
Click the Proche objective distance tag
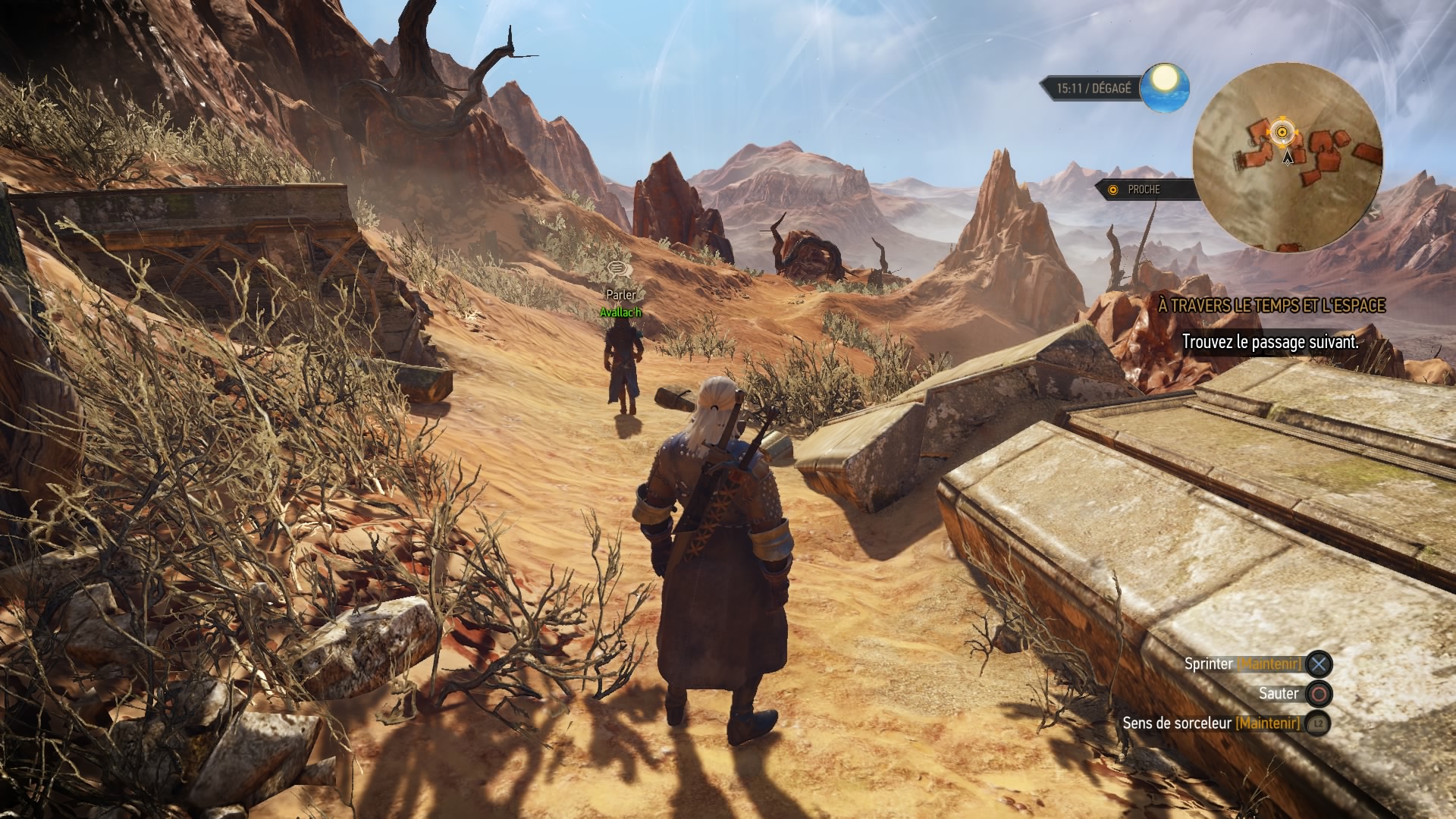click(1143, 190)
